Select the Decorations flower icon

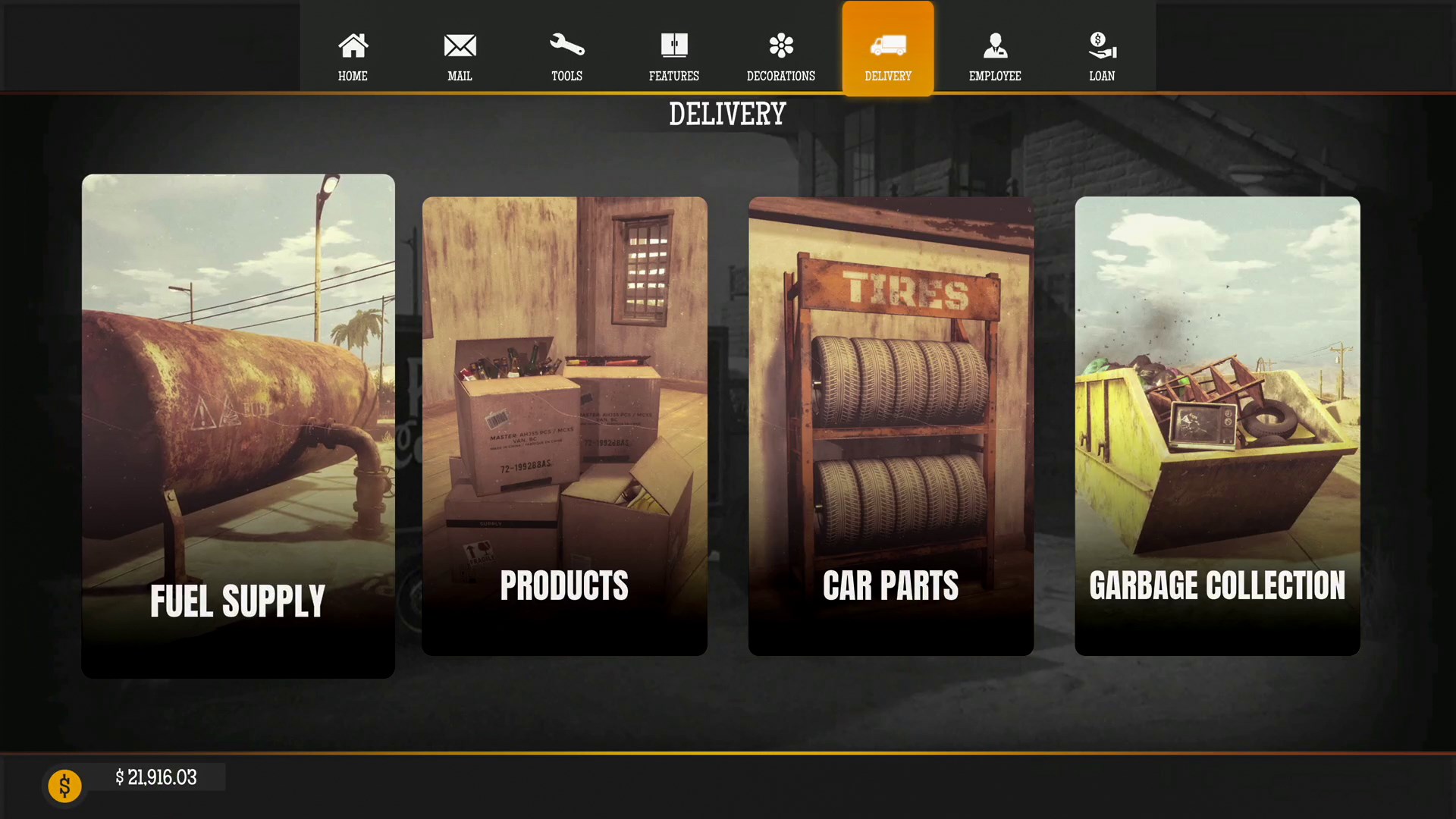[781, 45]
